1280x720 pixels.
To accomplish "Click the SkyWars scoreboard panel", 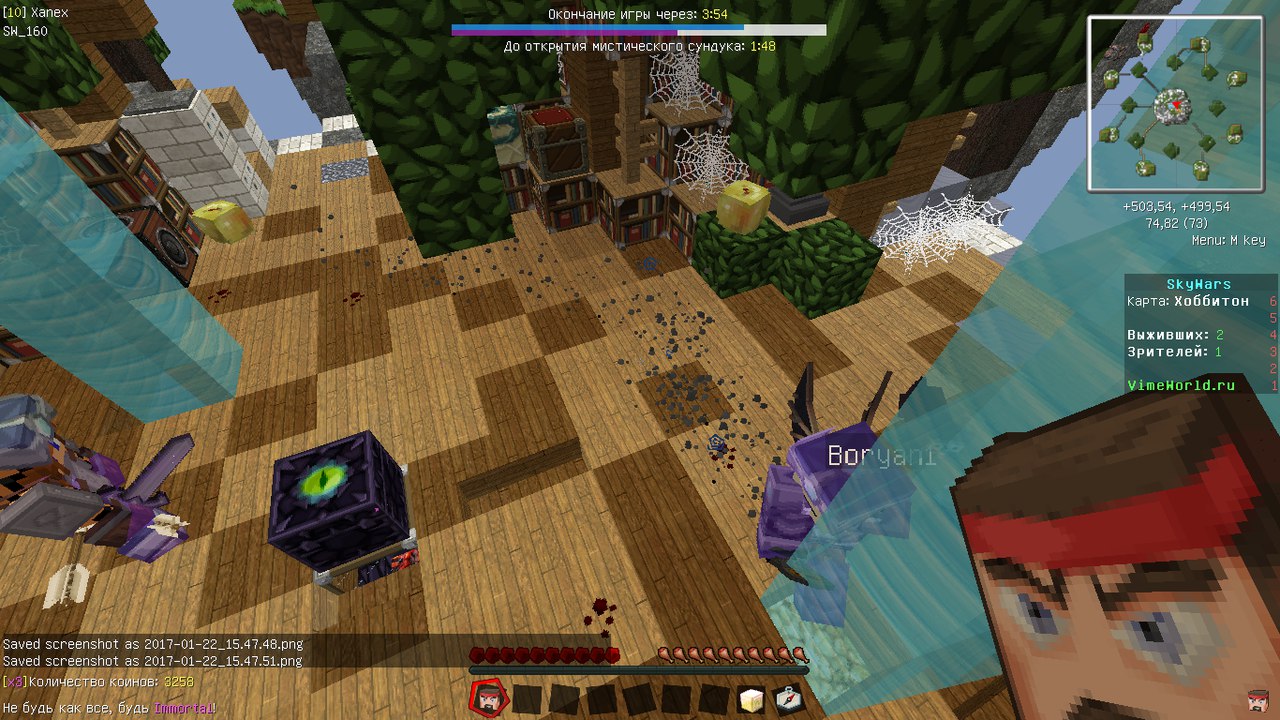I will 1200,334.
